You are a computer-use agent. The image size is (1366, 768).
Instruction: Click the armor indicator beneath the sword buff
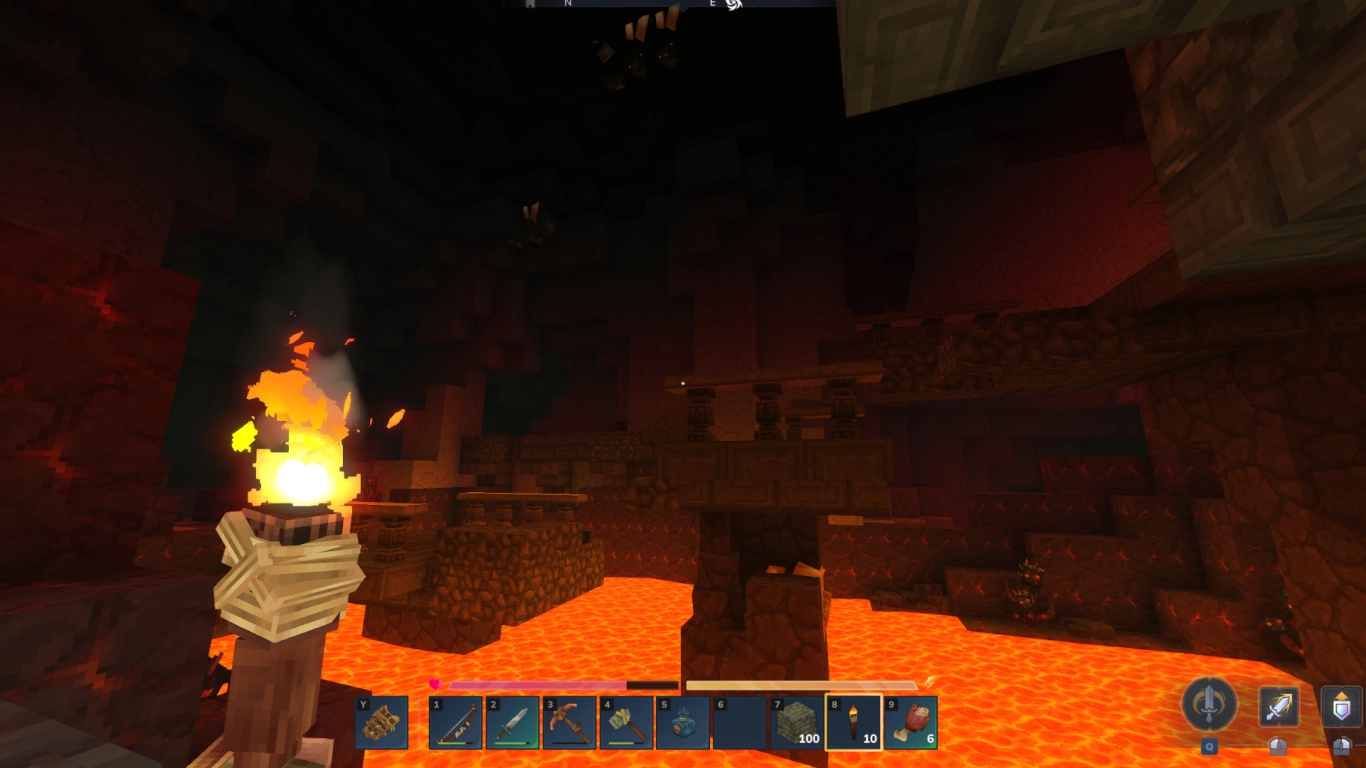(x=1278, y=746)
